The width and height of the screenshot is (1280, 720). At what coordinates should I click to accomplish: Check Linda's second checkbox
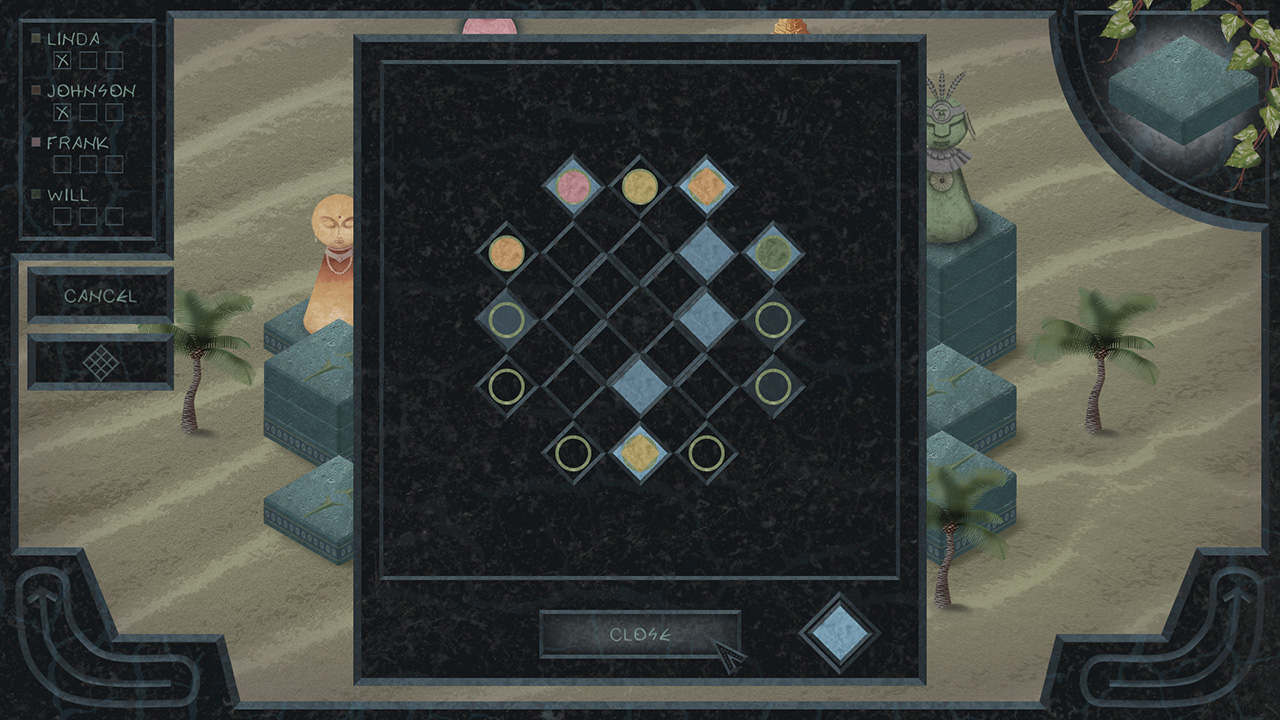[x=86, y=60]
